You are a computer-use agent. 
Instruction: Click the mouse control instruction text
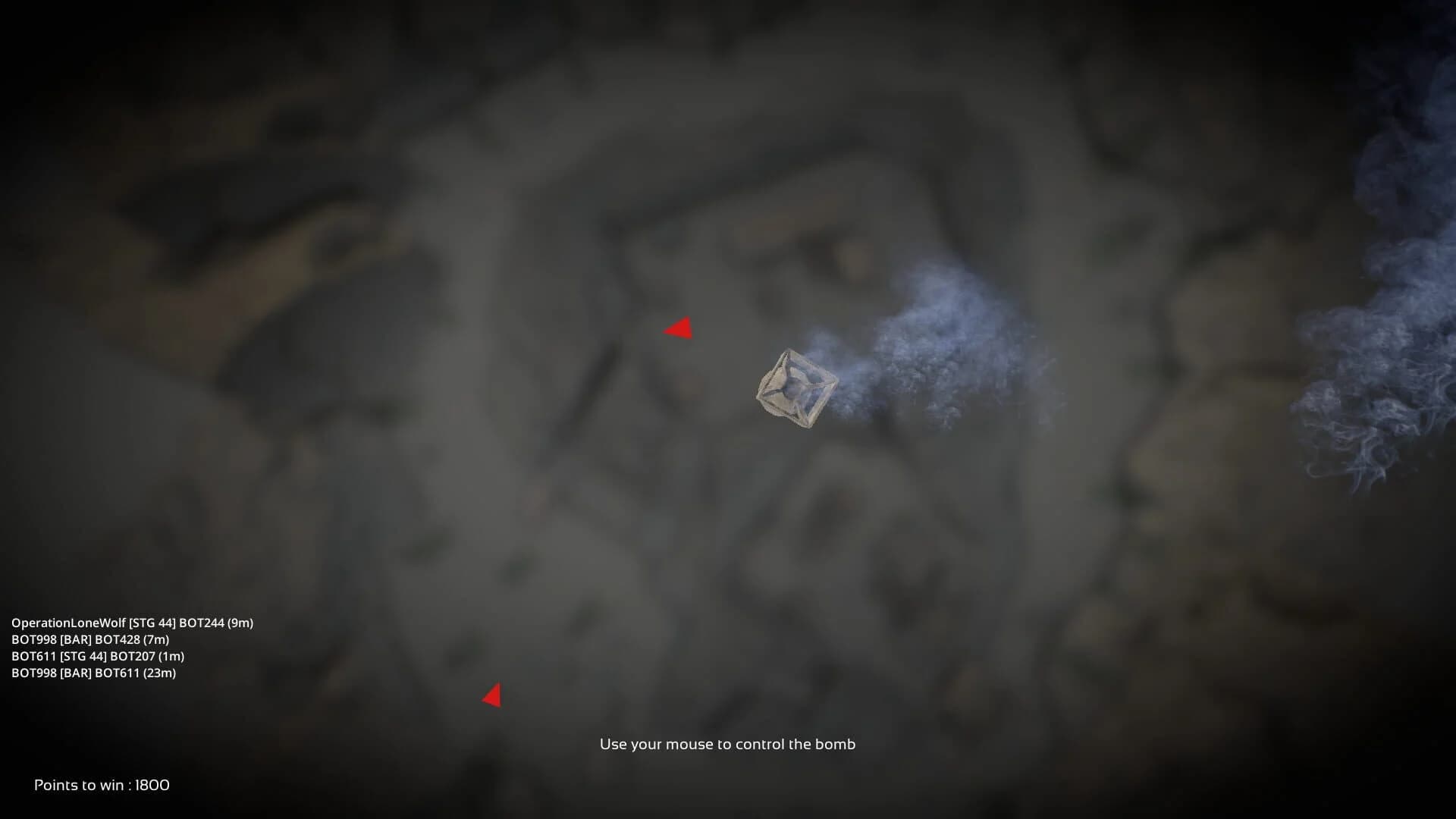click(x=727, y=745)
